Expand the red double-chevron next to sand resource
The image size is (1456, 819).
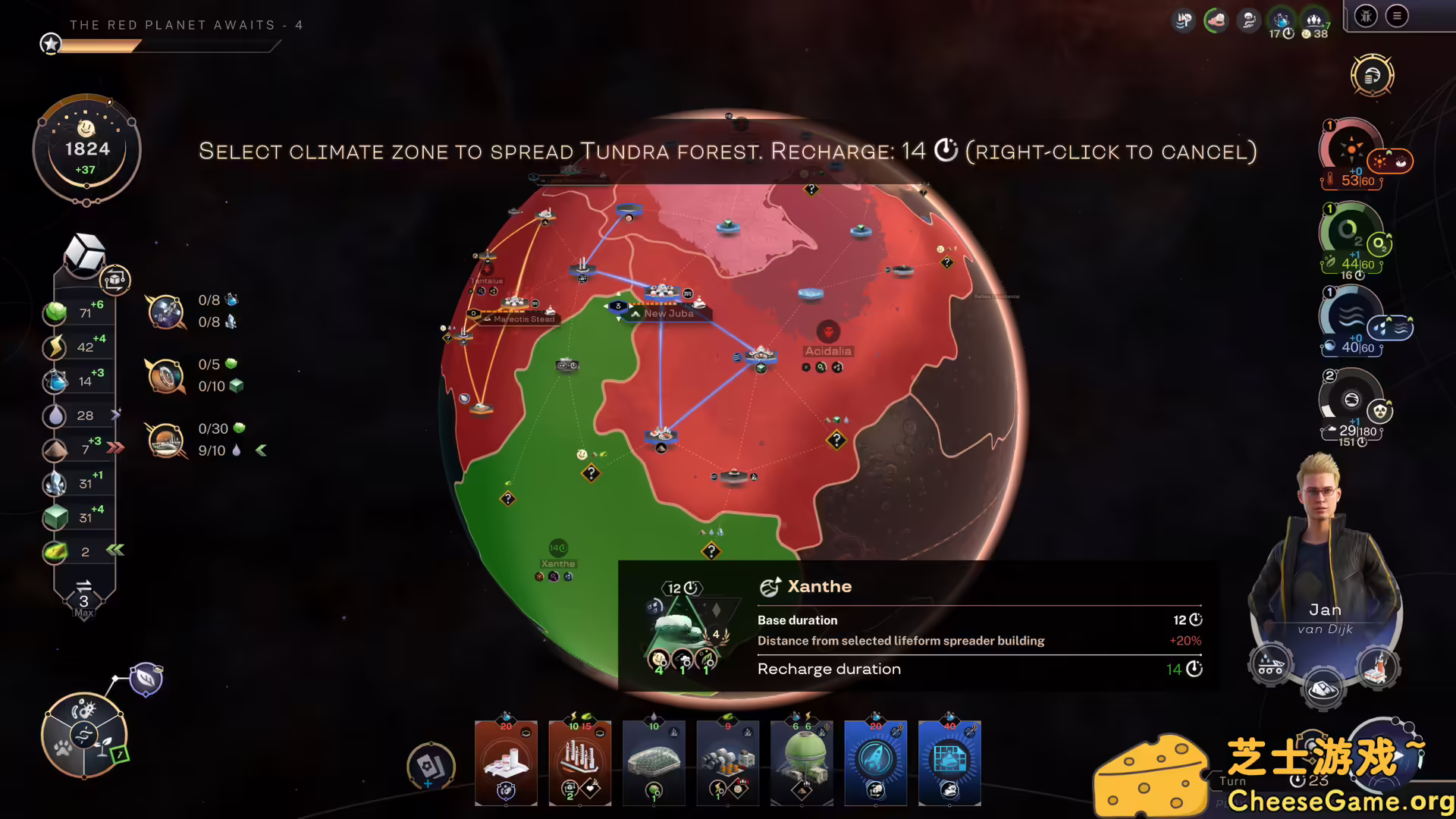[115, 448]
